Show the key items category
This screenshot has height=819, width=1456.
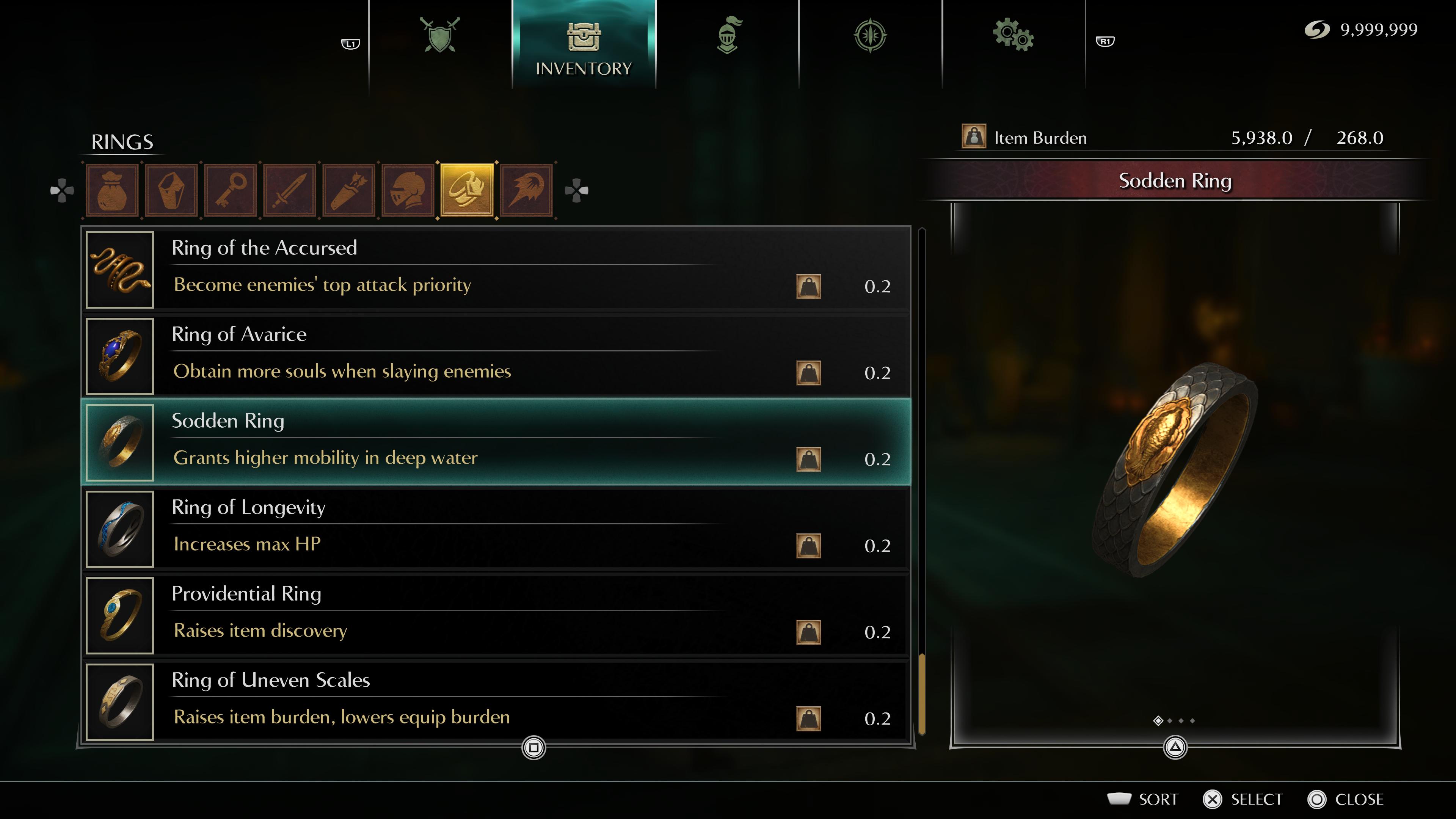click(231, 190)
